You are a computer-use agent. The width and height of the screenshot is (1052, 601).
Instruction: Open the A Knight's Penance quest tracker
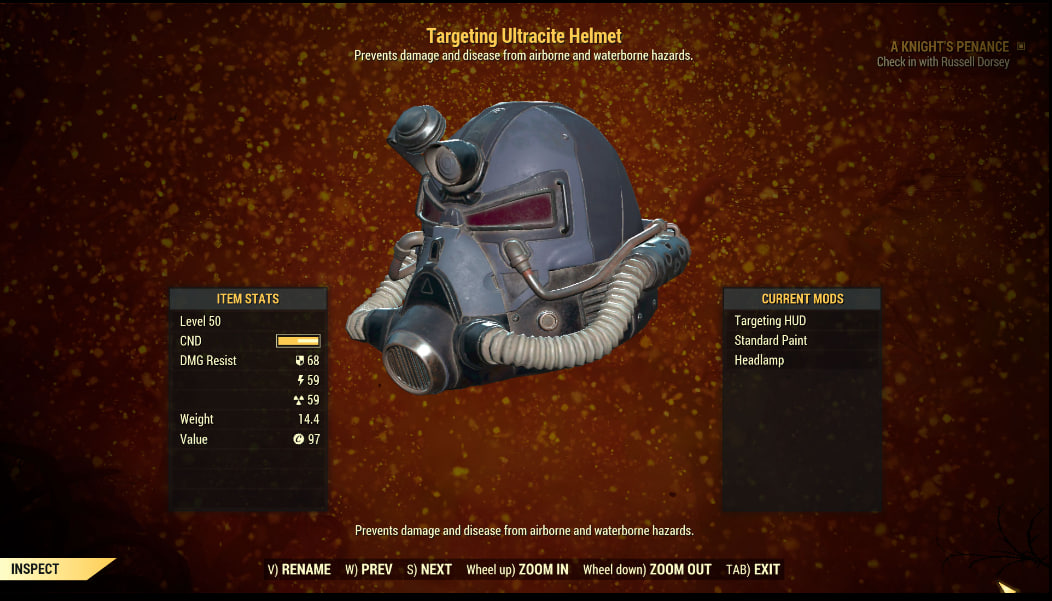(x=950, y=47)
